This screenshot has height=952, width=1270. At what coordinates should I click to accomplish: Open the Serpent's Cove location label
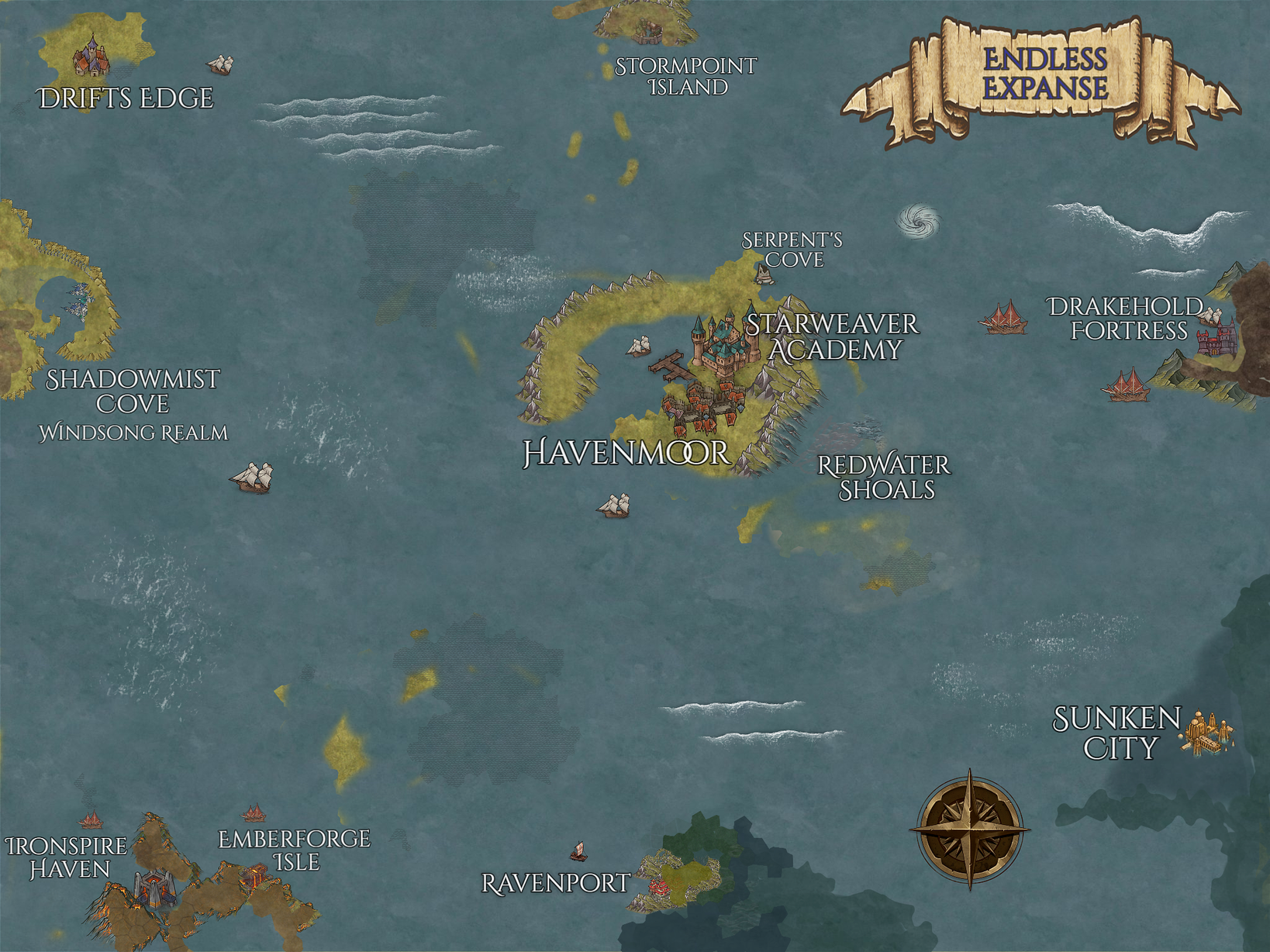pos(792,250)
